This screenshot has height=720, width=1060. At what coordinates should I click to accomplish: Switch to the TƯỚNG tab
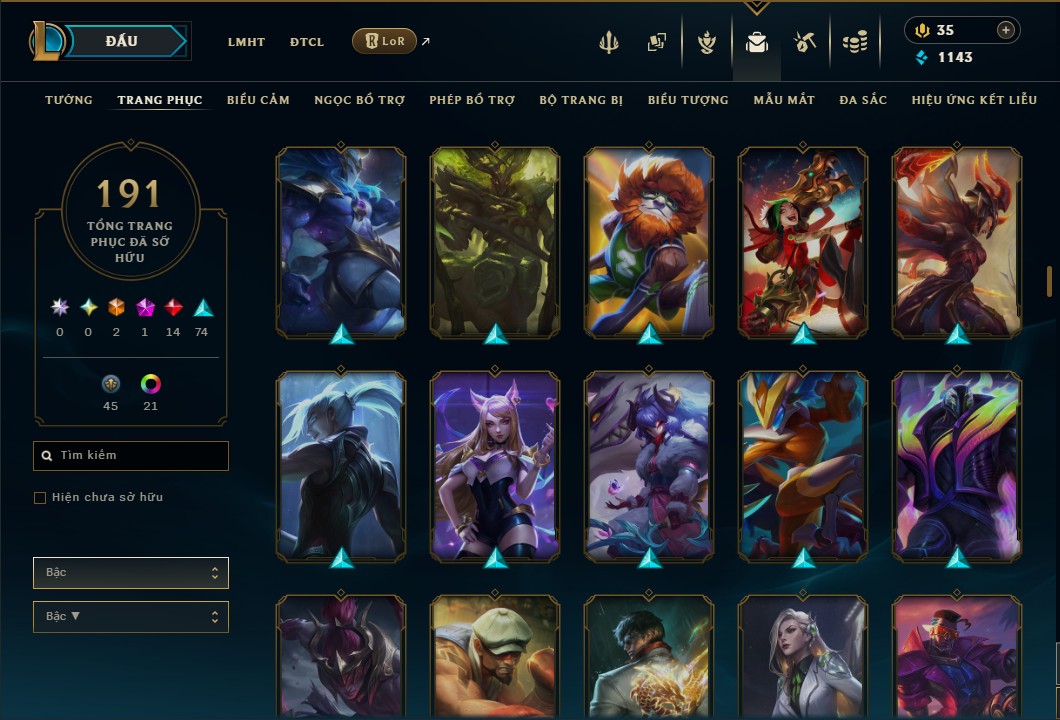(x=69, y=100)
